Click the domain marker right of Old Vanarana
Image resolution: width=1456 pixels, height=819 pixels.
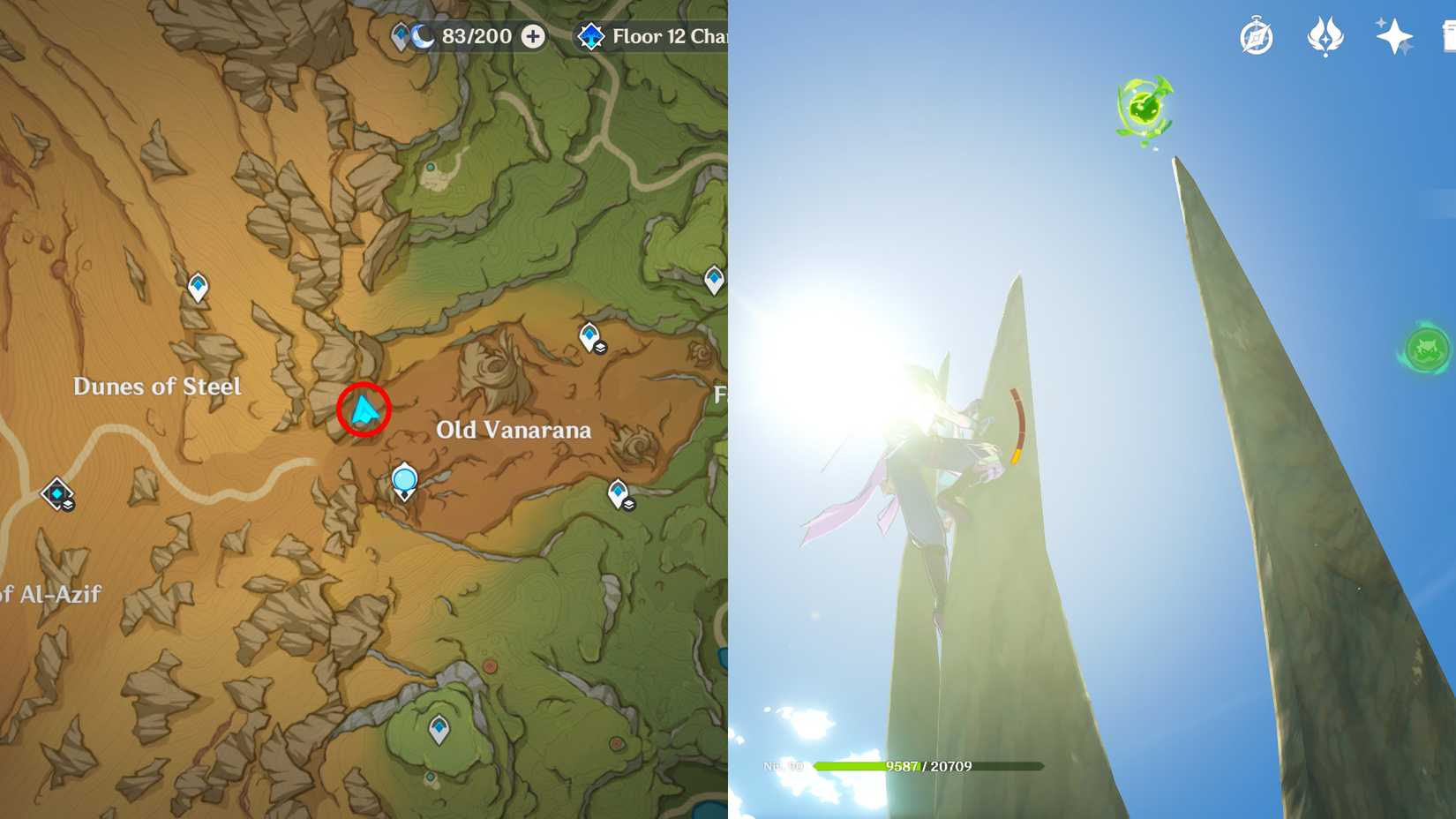[618, 492]
